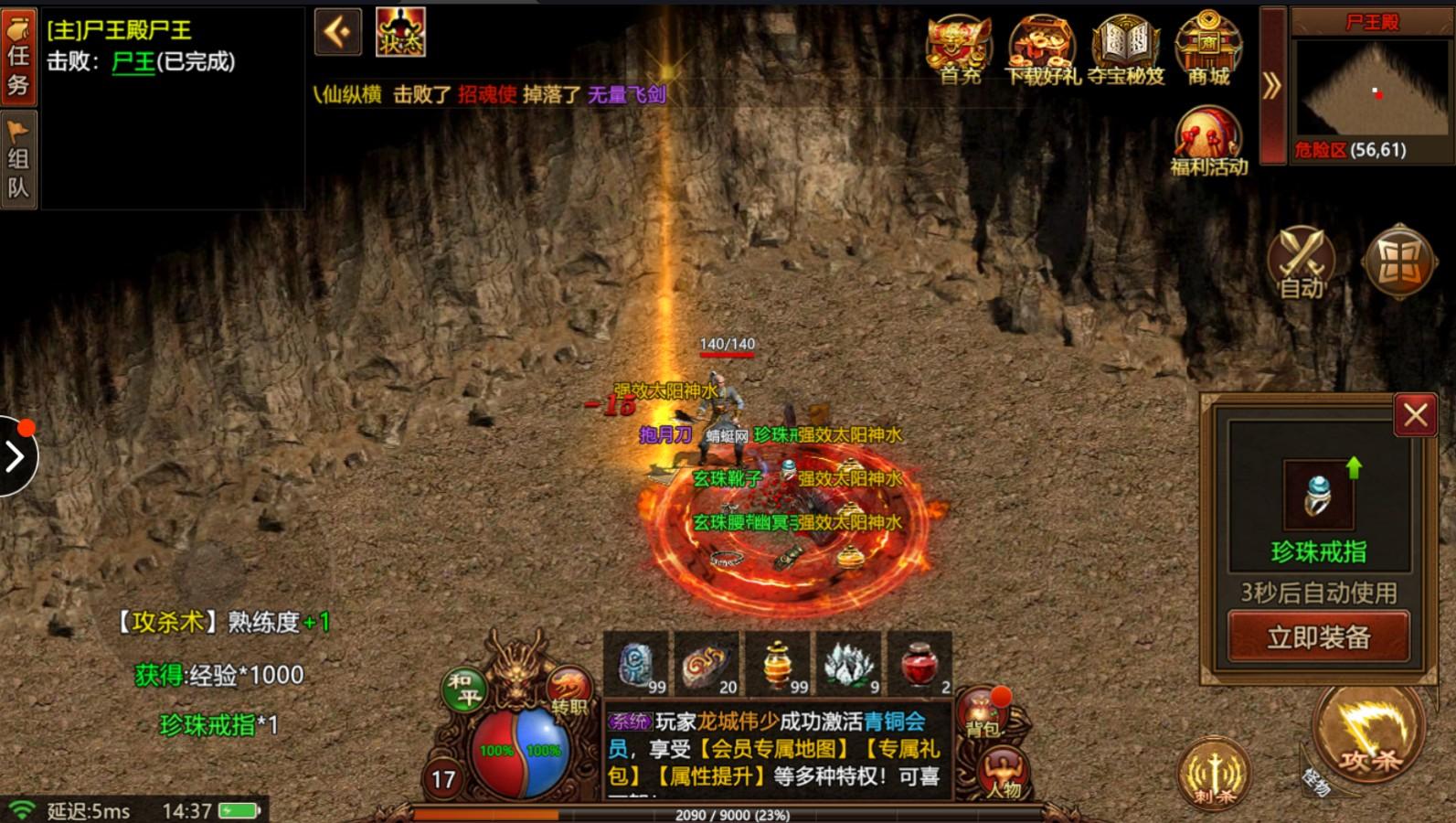1456x823 pixels.
Task: Open the 首充 first recharge offer
Action: pyautogui.click(x=960, y=49)
